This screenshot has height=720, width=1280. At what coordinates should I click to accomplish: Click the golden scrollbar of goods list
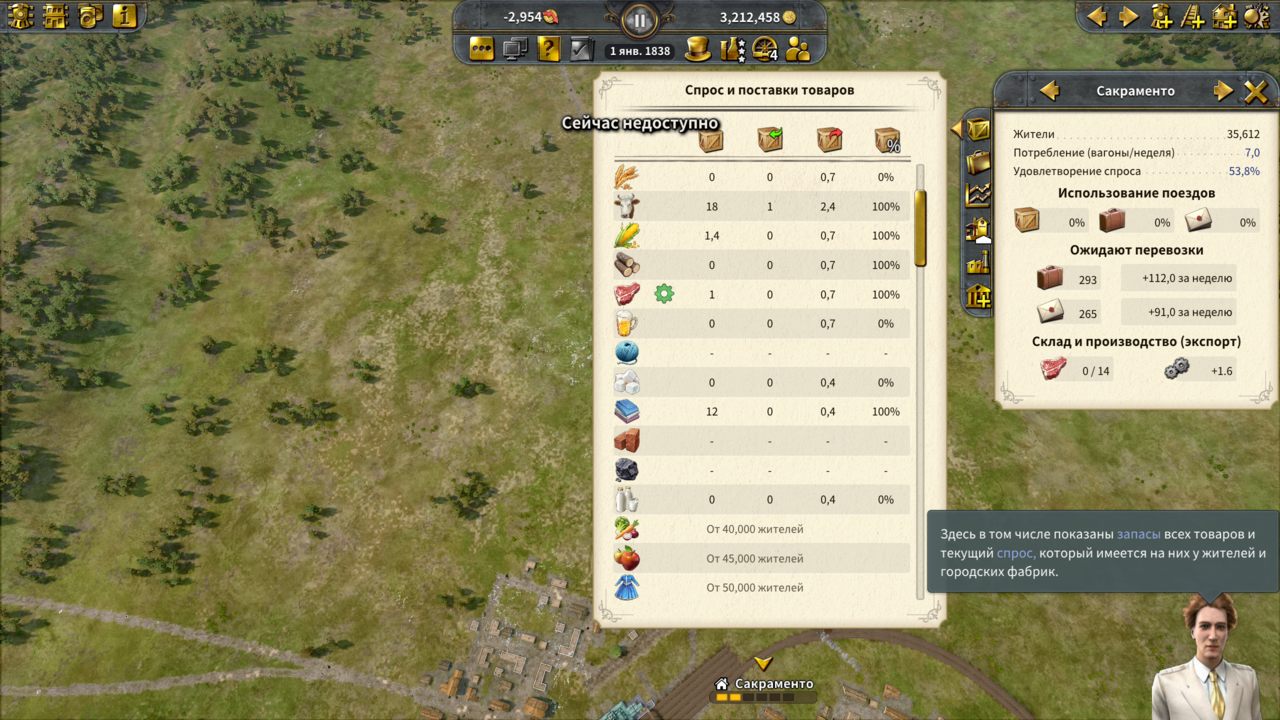click(x=920, y=228)
